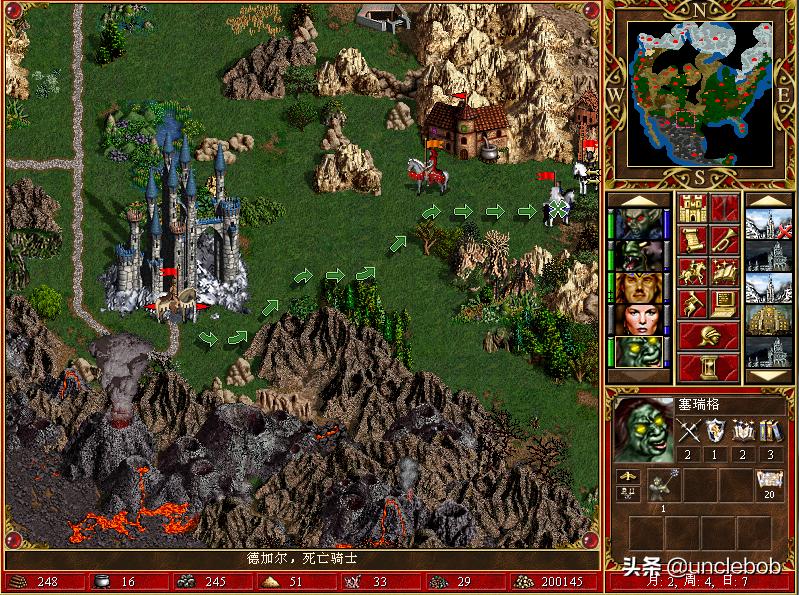This screenshot has width=799, height=595.
Task: Open the spellbook button
Action: tap(724, 272)
